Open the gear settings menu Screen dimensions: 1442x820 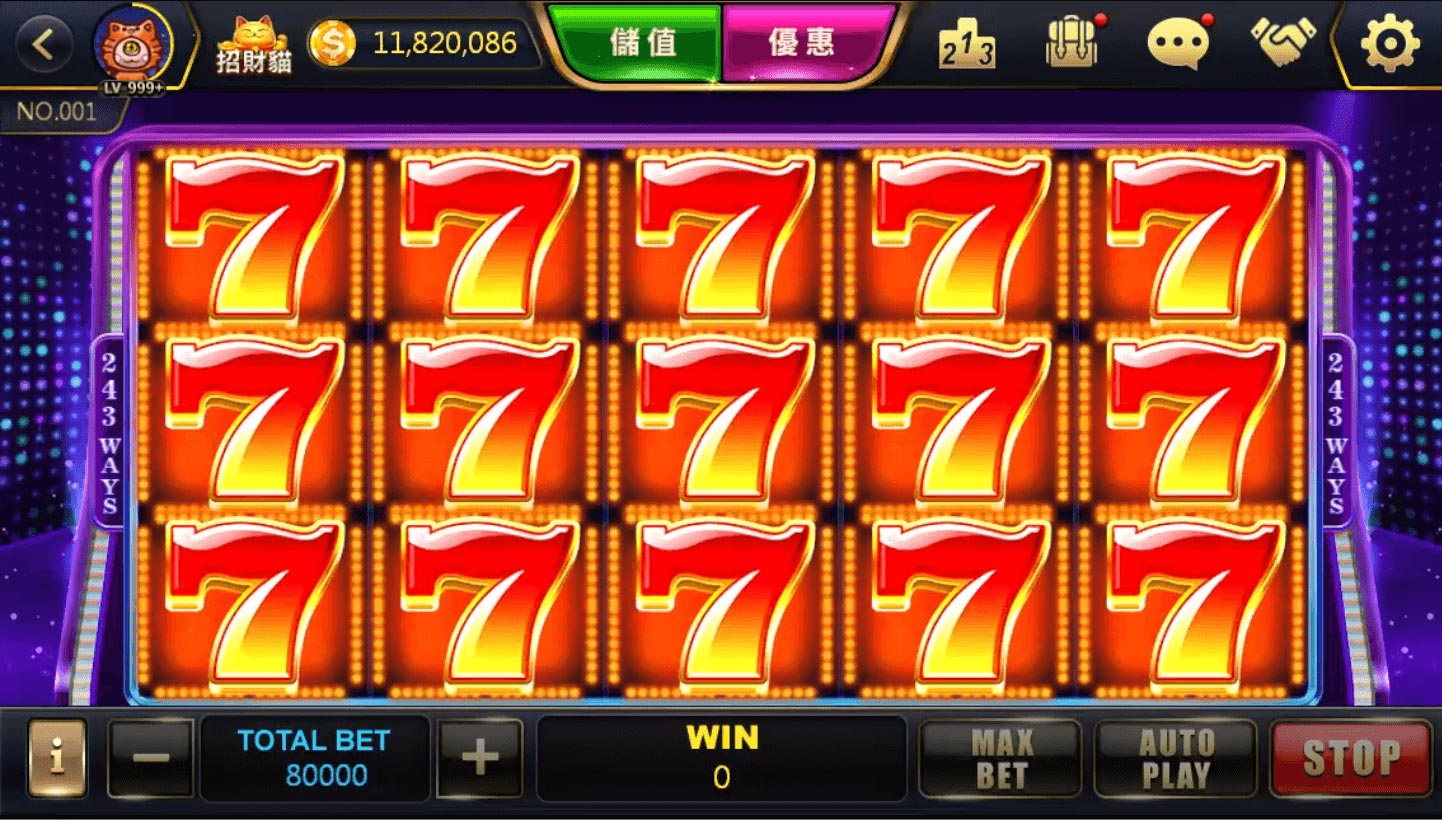pos(1390,45)
